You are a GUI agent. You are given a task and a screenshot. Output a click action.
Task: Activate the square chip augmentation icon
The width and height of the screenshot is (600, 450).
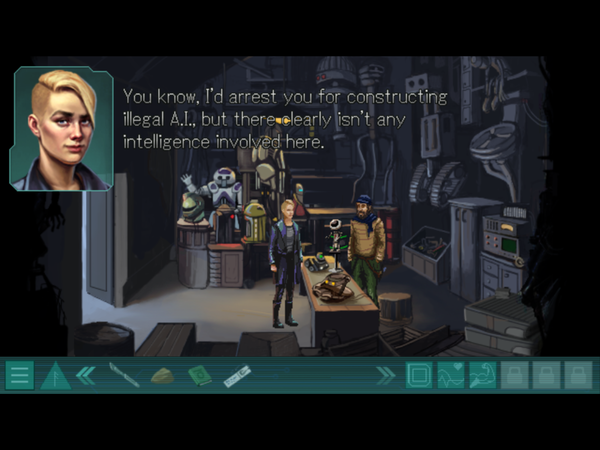tap(419, 376)
